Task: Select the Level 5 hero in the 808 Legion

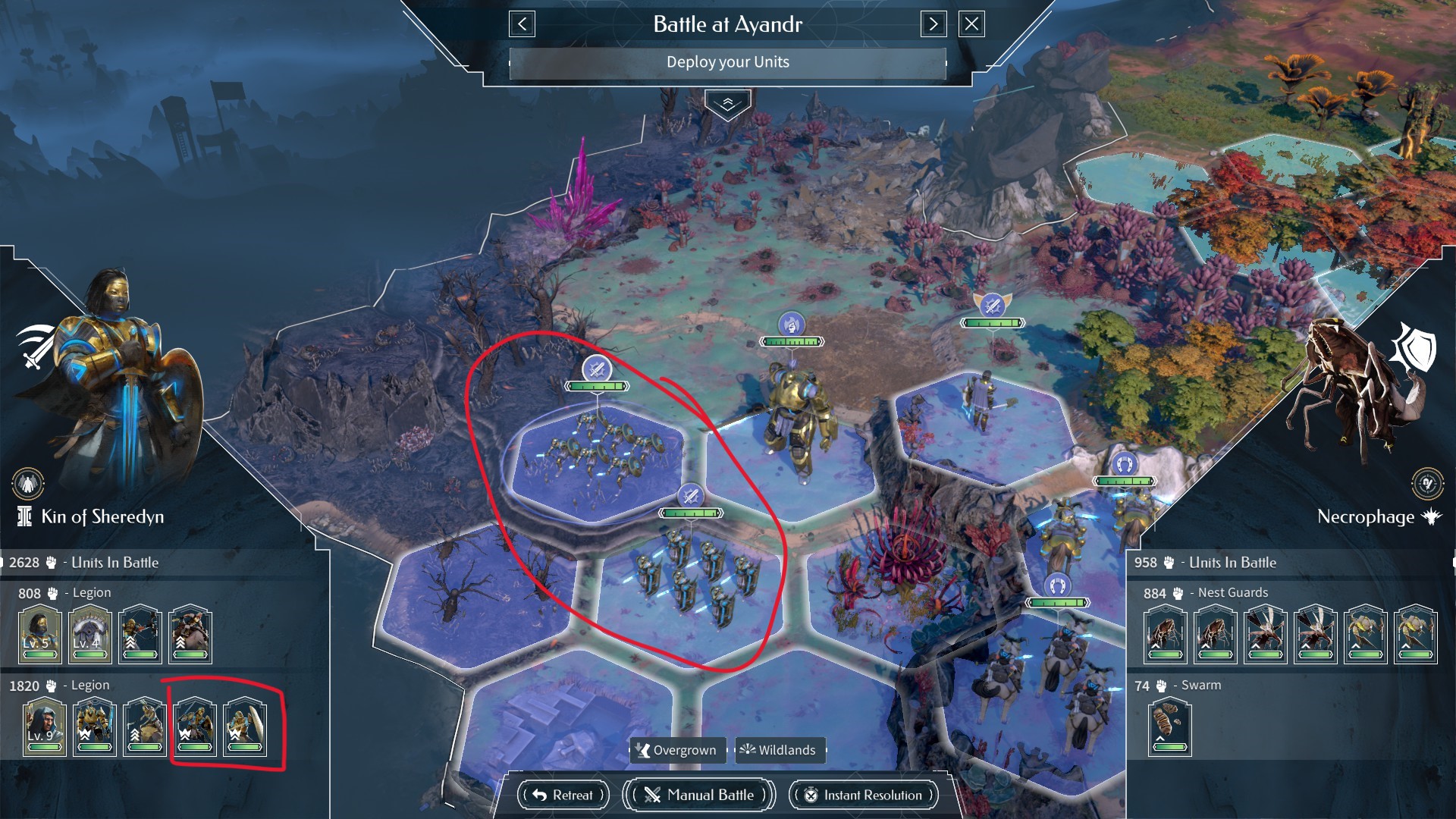Action: pos(40,635)
